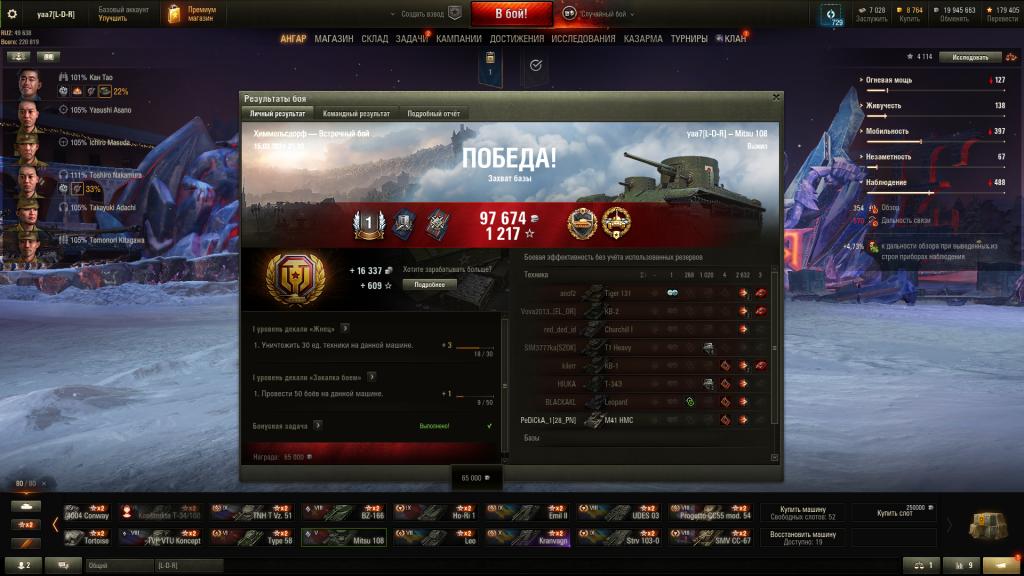Open the КЛАН menu

tap(734, 39)
